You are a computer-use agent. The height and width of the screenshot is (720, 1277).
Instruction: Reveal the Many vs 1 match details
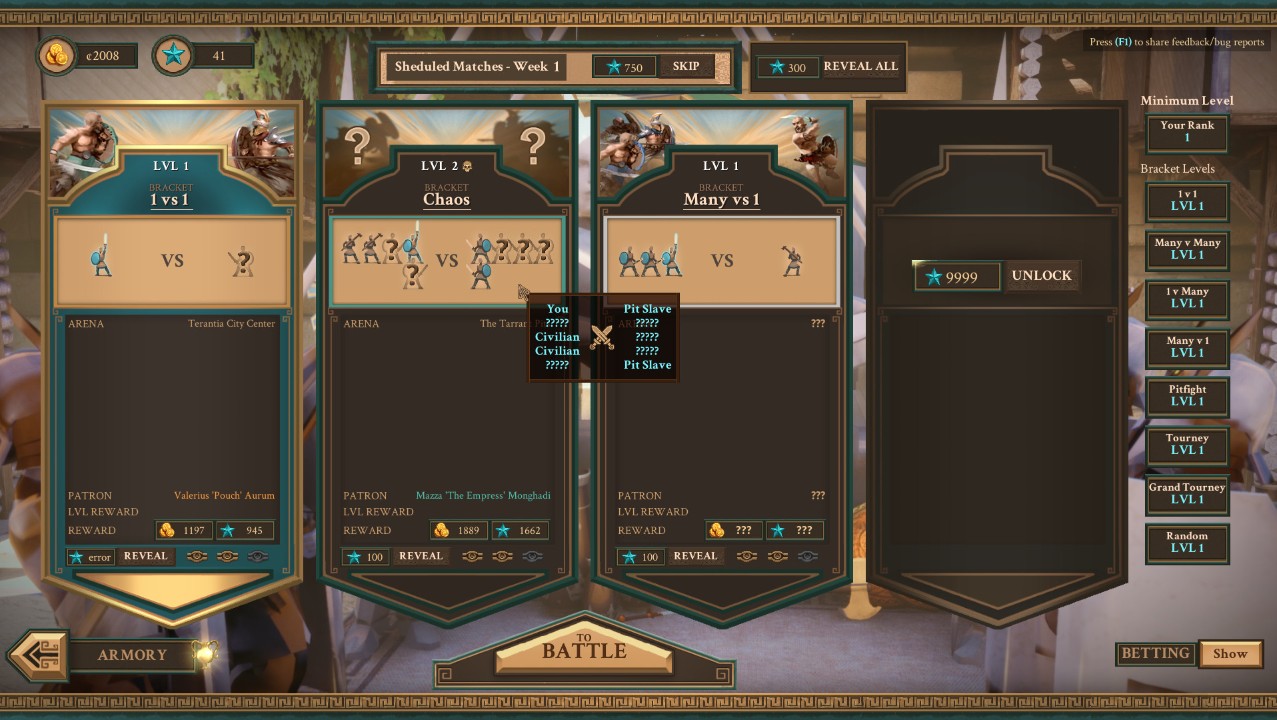(695, 556)
